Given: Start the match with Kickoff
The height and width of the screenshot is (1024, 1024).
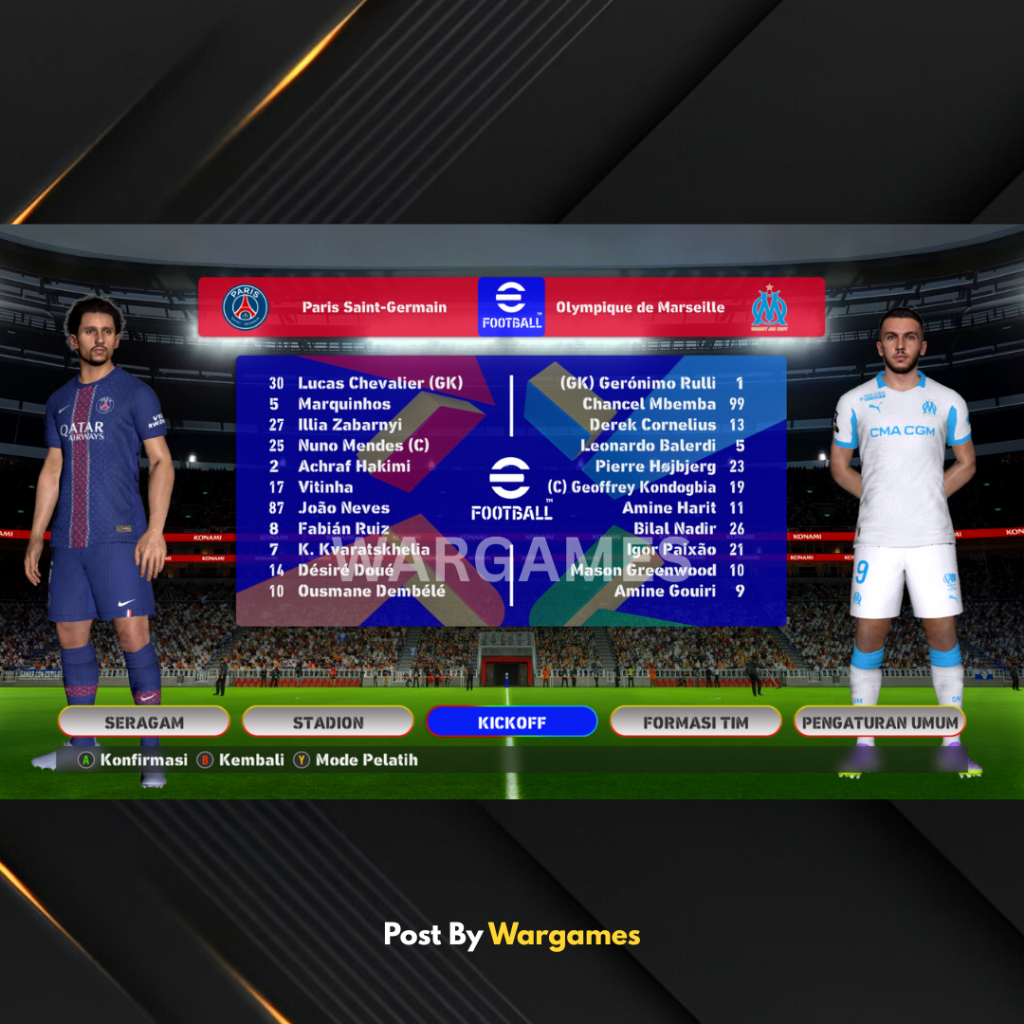Looking at the screenshot, I should 511,721.
